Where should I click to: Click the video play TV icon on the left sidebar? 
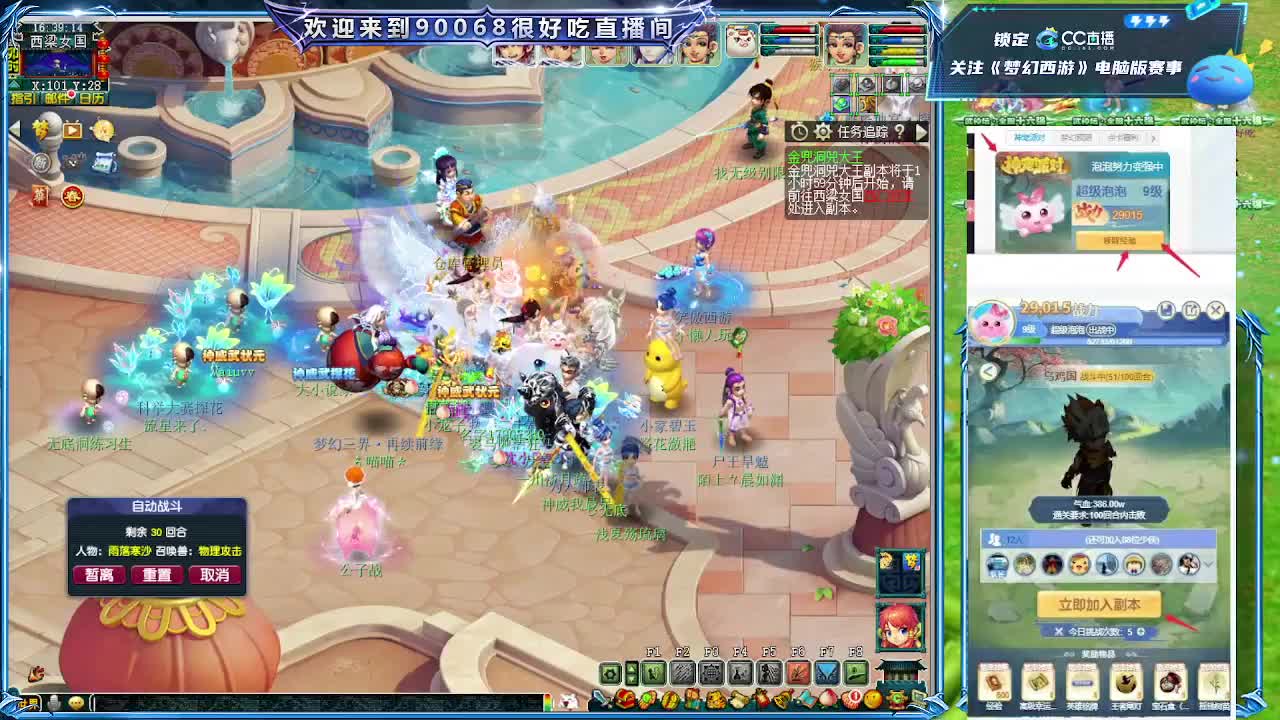point(72,129)
